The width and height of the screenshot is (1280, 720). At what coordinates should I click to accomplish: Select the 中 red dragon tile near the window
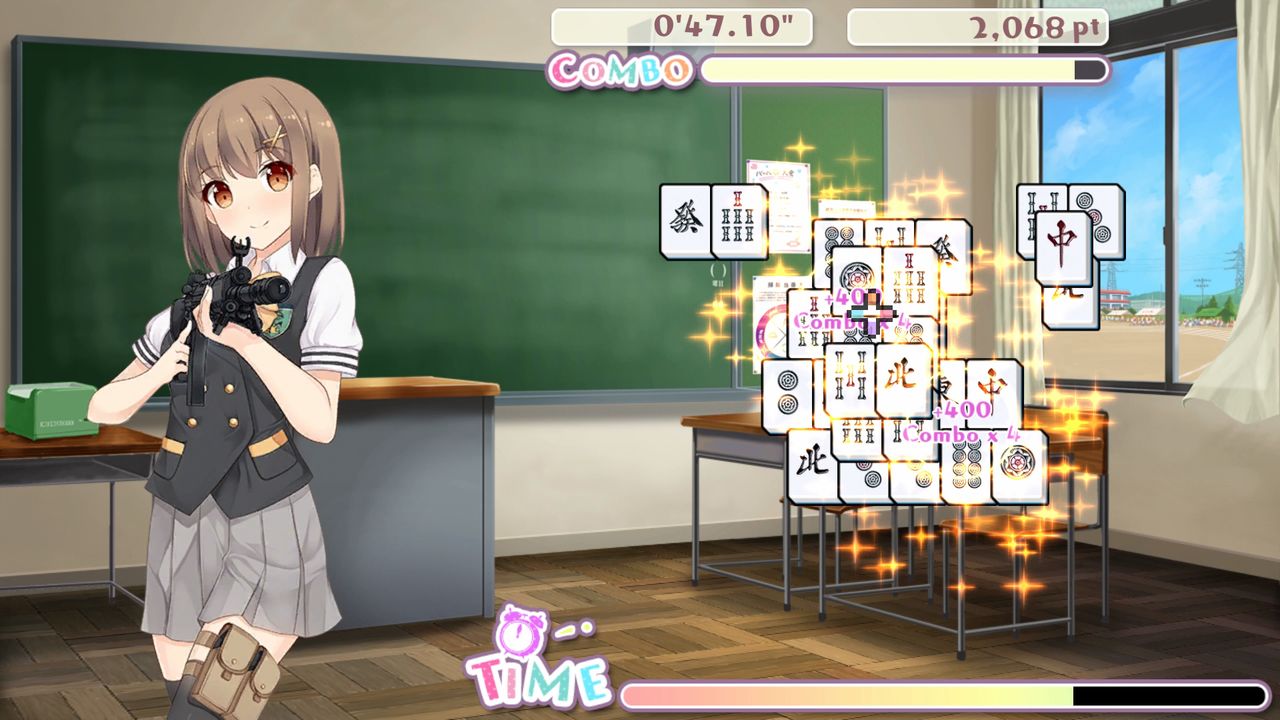click(x=1062, y=245)
